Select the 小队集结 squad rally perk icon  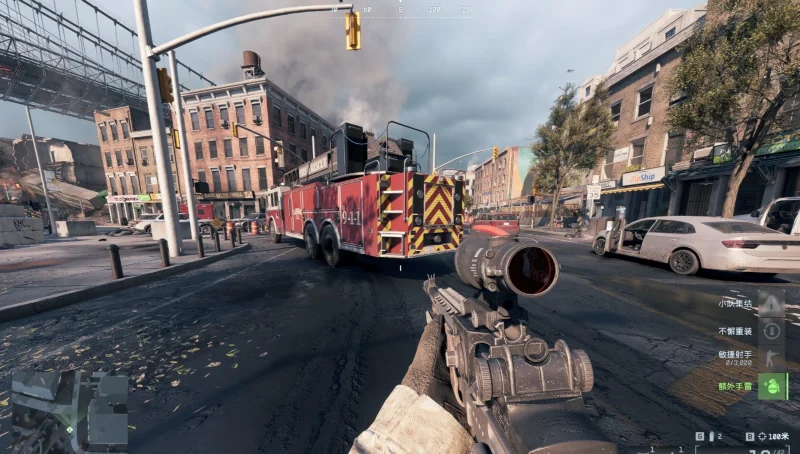pos(771,303)
